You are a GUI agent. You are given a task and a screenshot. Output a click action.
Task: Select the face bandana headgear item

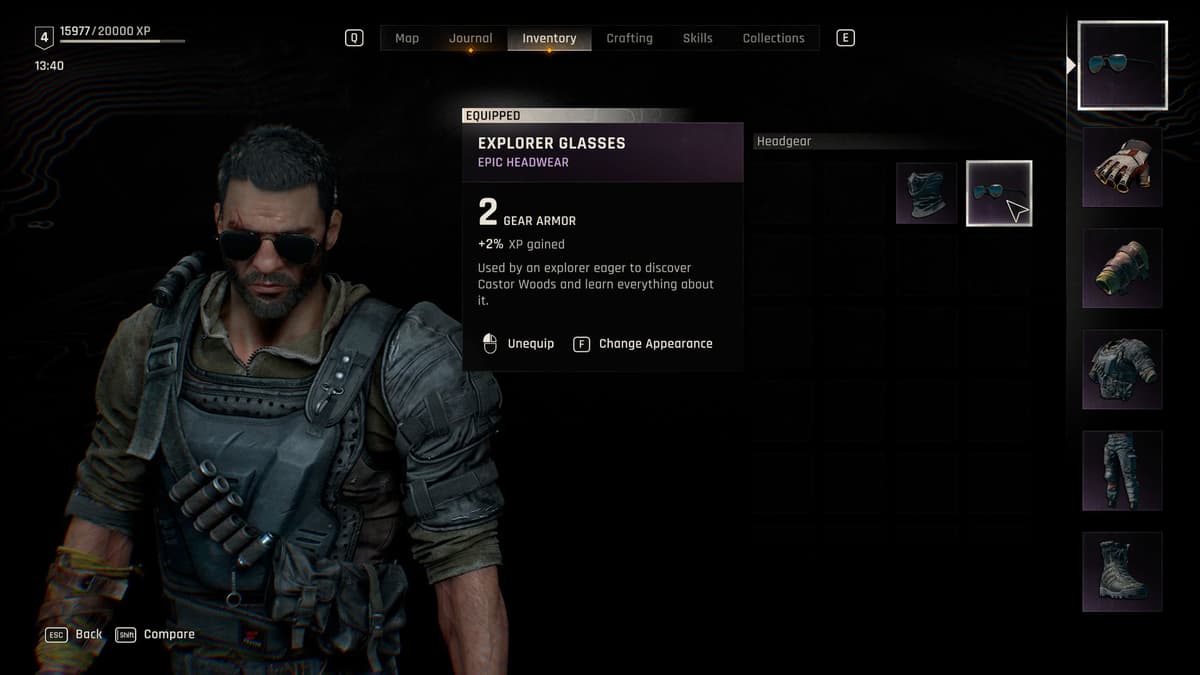926,193
